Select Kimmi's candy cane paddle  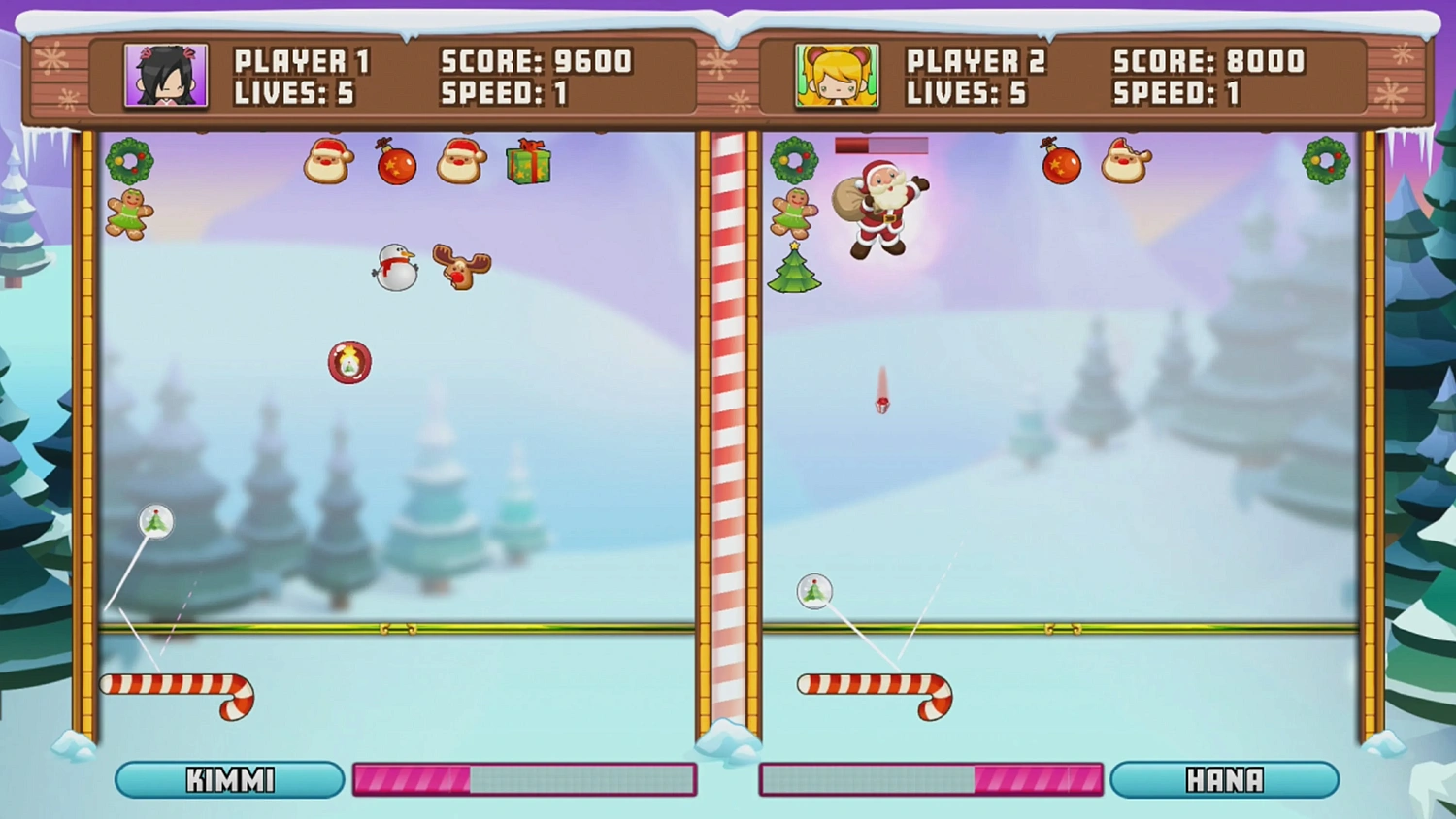click(x=175, y=685)
